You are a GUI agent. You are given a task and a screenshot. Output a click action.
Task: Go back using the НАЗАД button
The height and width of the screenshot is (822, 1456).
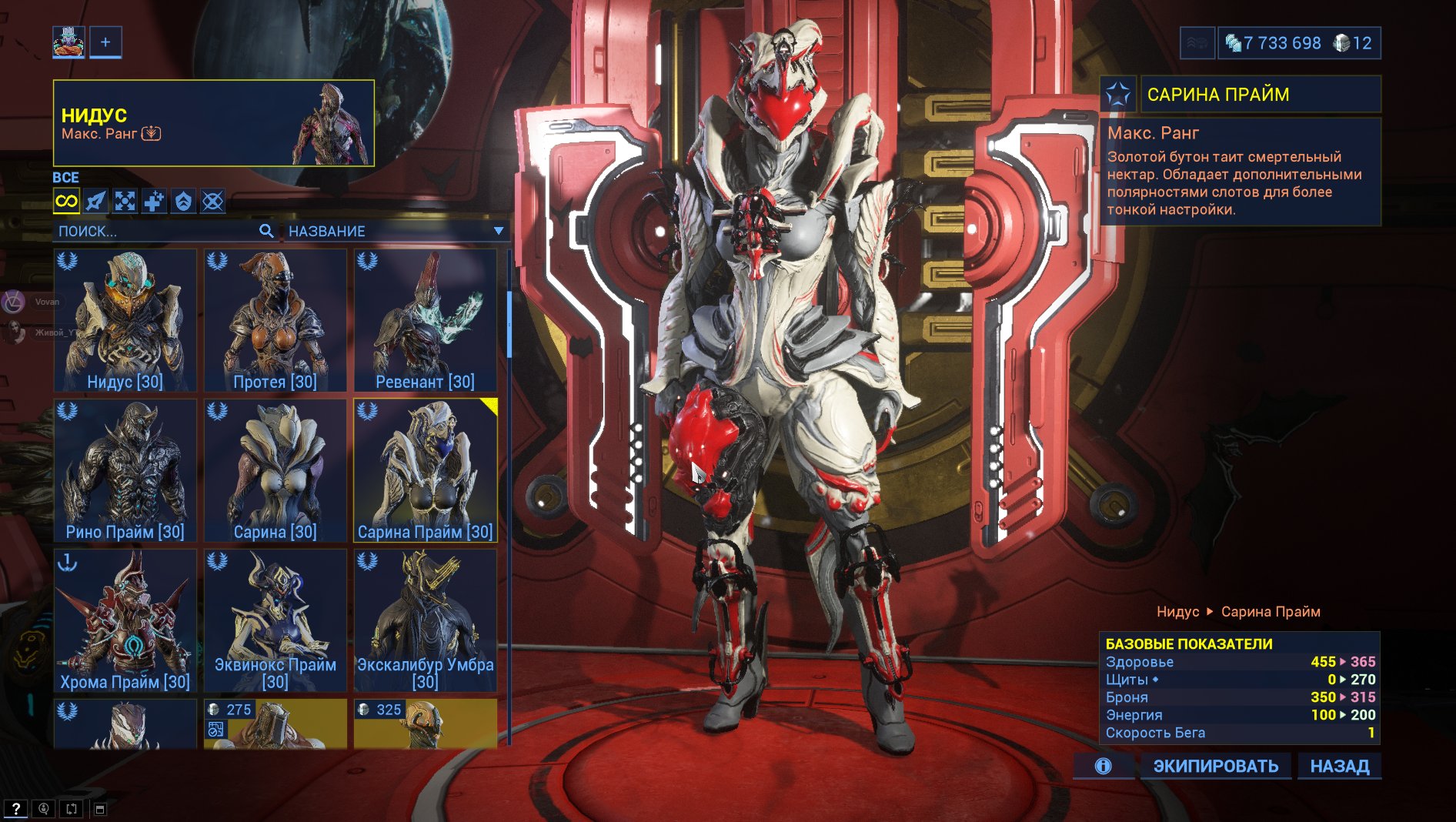click(1339, 766)
